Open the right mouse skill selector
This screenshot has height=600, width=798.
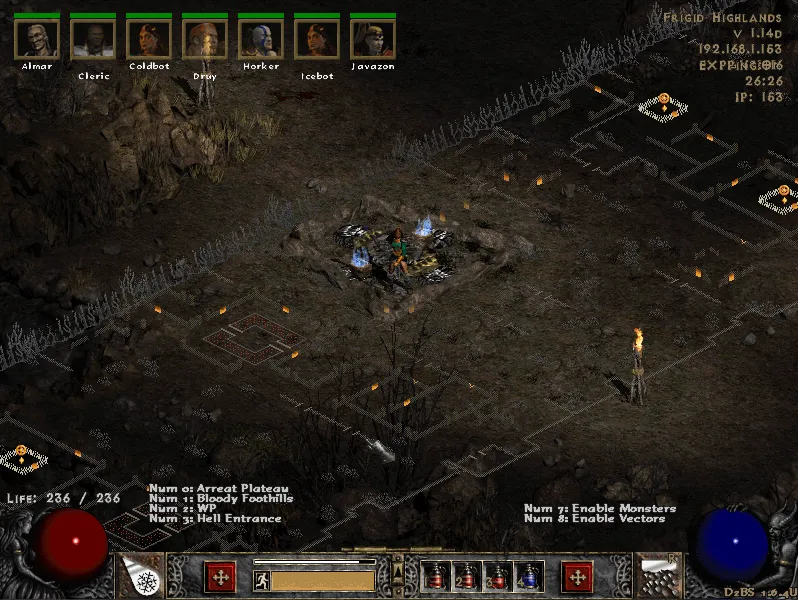[660, 575]
